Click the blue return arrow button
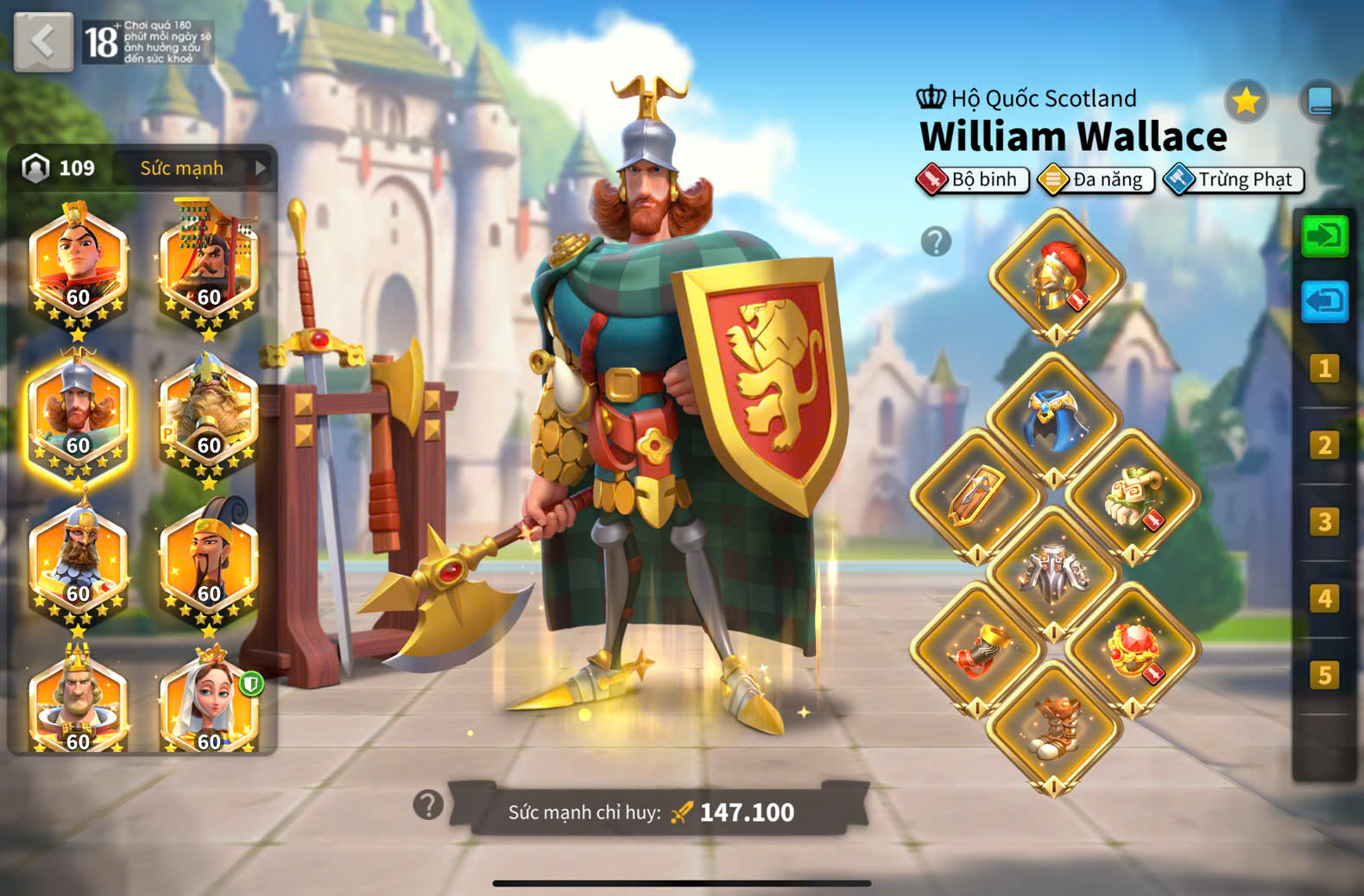Image resolution: width=1364 pixels, height=896 pixels. pyautogui.click(x=1324, y=301)
